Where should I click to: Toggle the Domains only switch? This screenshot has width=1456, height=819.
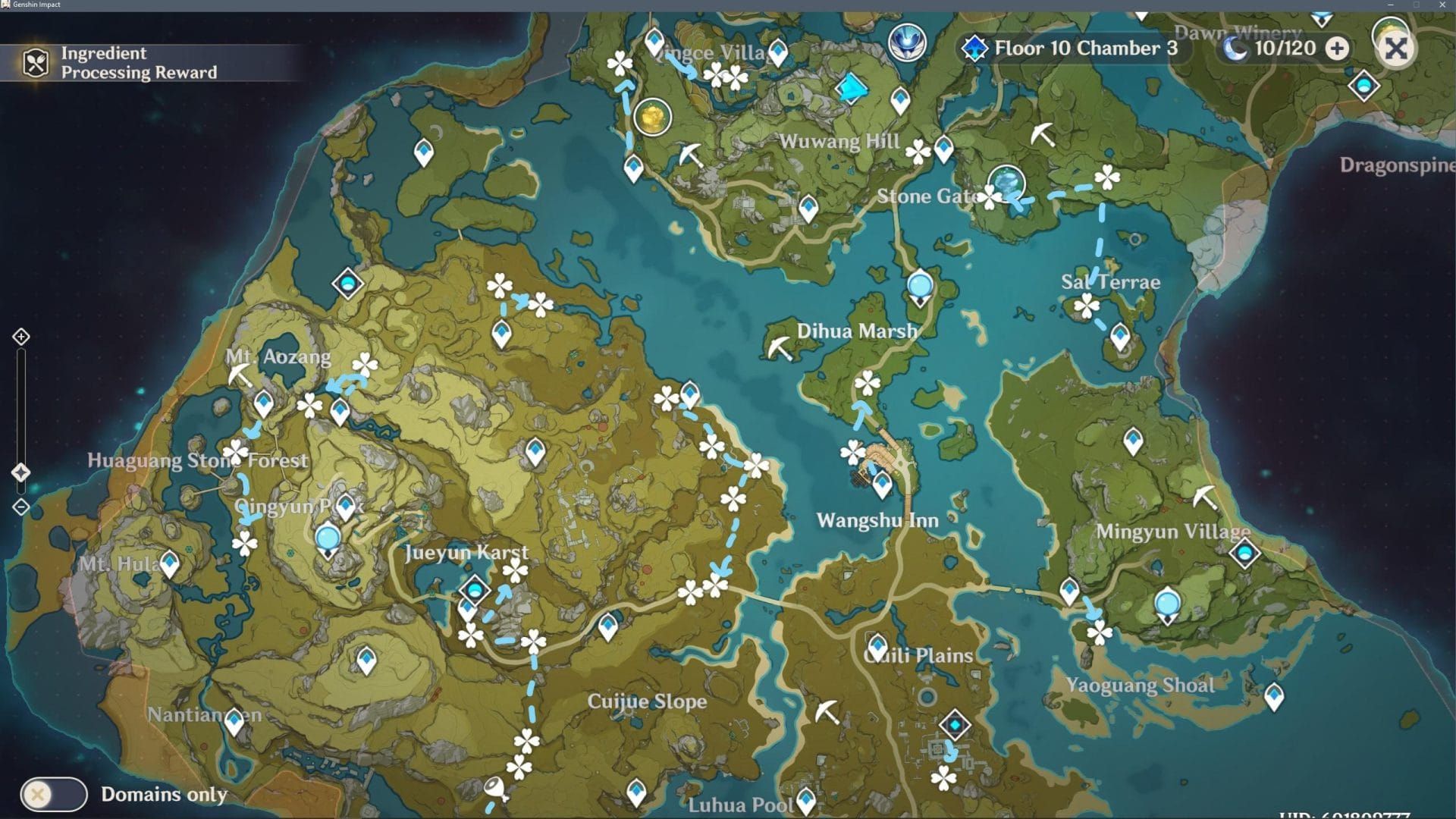[54, 794]
